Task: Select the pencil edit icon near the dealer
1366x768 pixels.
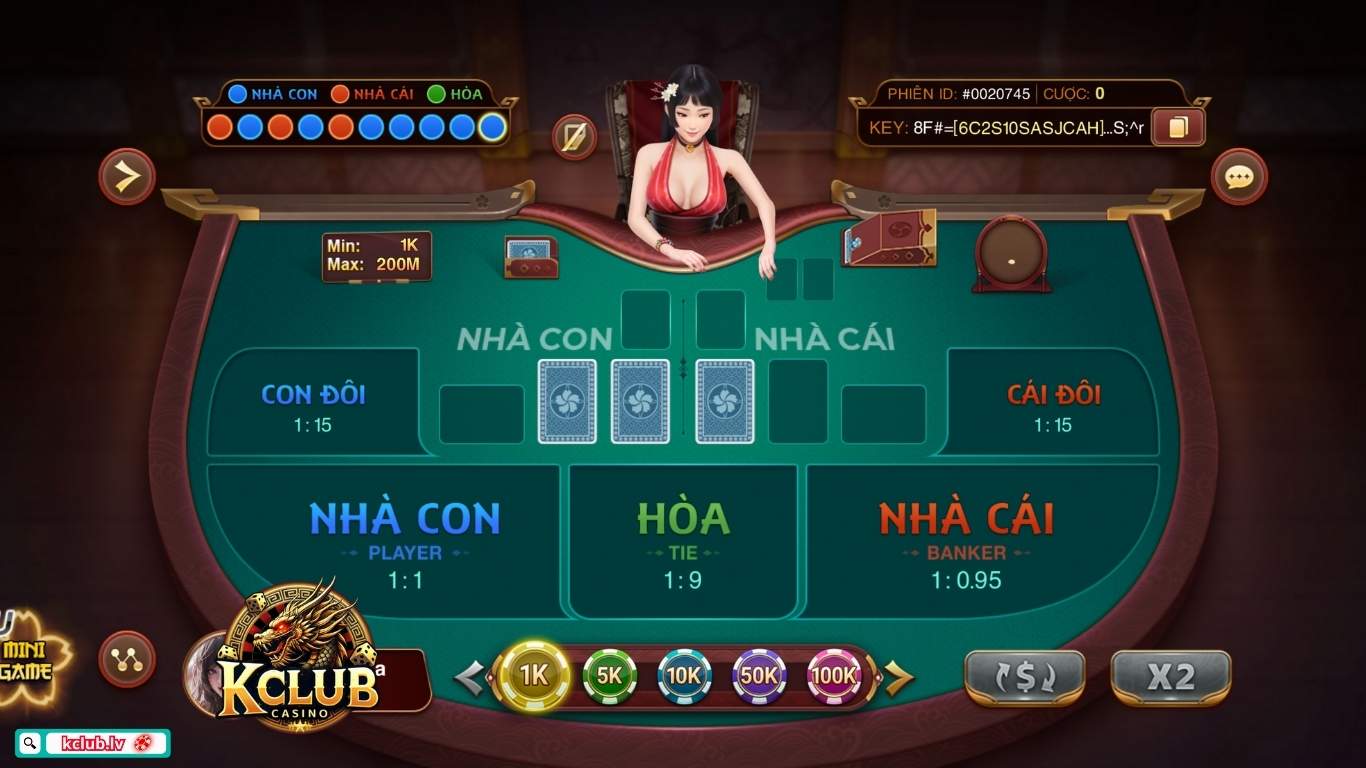Action: pyautogui.click(x=575, y=137)
